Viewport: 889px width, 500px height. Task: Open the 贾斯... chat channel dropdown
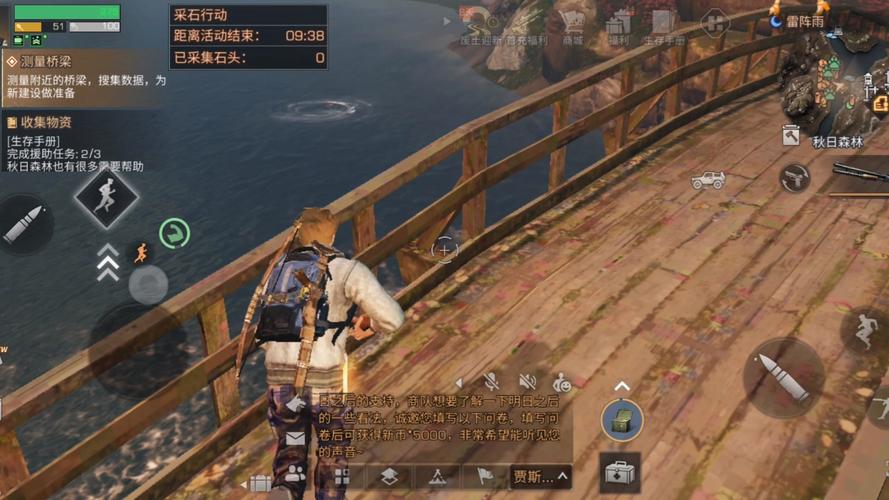click(x=540, y=476)
